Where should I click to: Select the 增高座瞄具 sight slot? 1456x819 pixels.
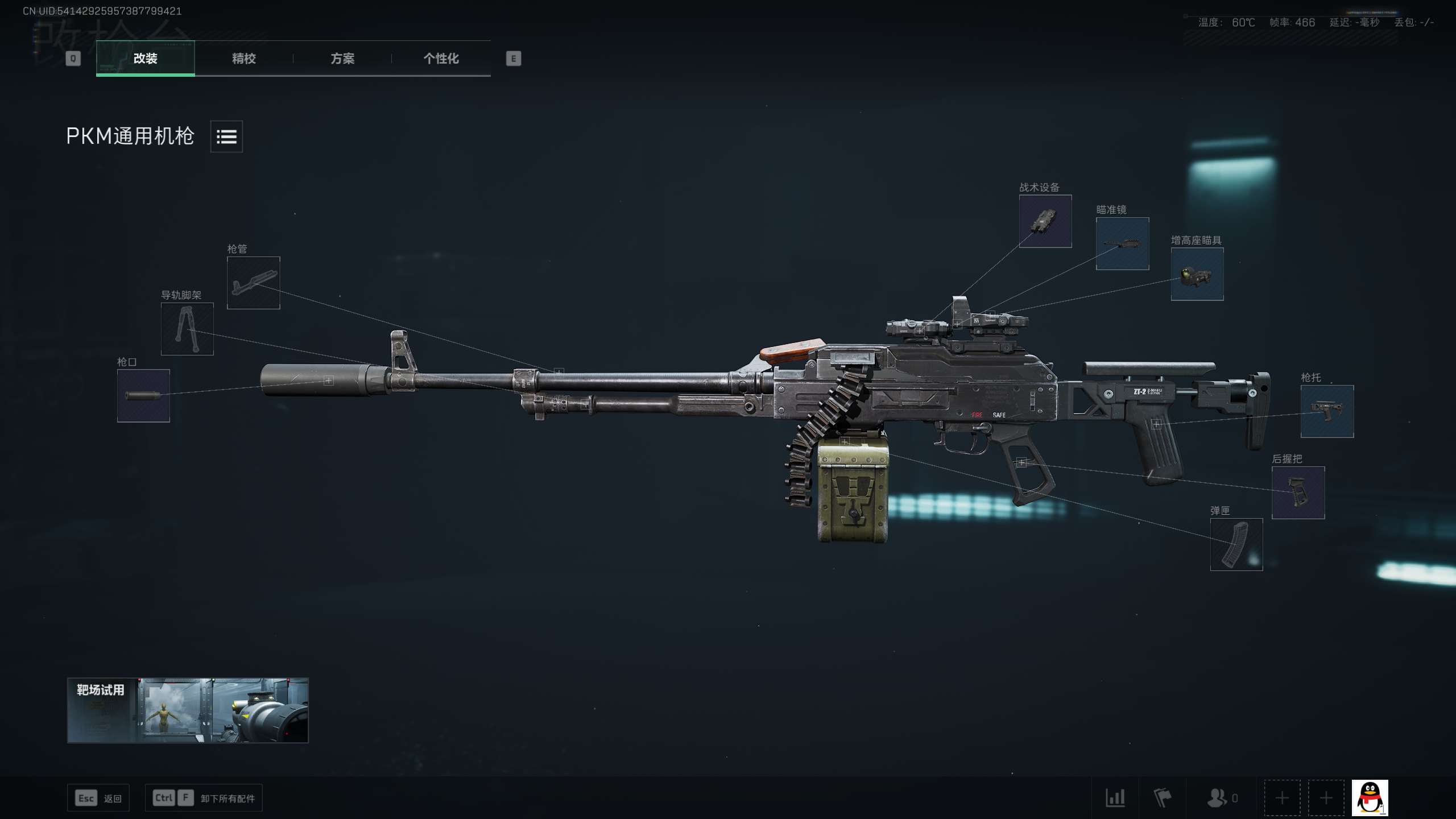coord(1197,274)
